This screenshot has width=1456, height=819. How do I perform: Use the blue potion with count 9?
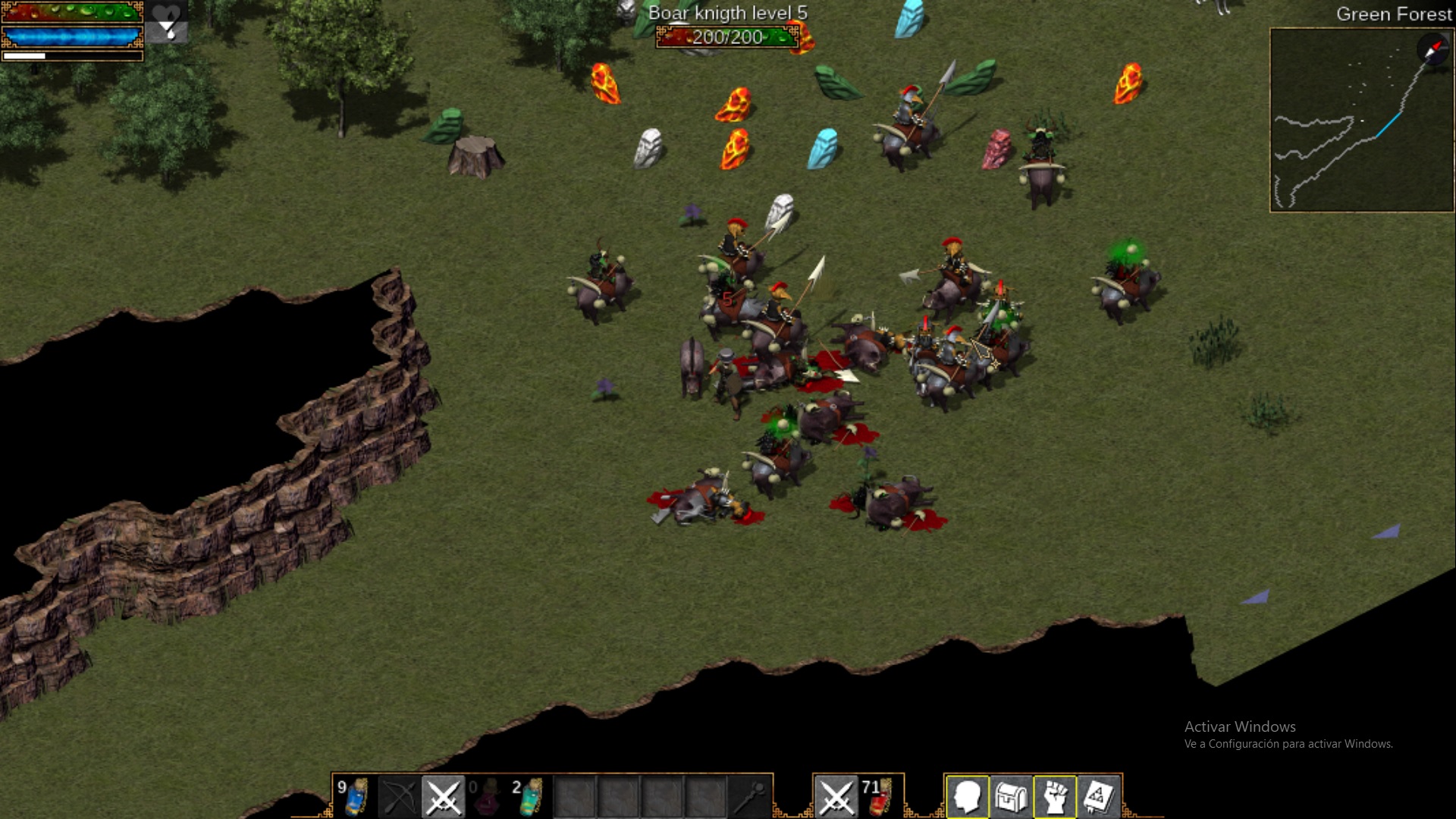click(355, 796)
